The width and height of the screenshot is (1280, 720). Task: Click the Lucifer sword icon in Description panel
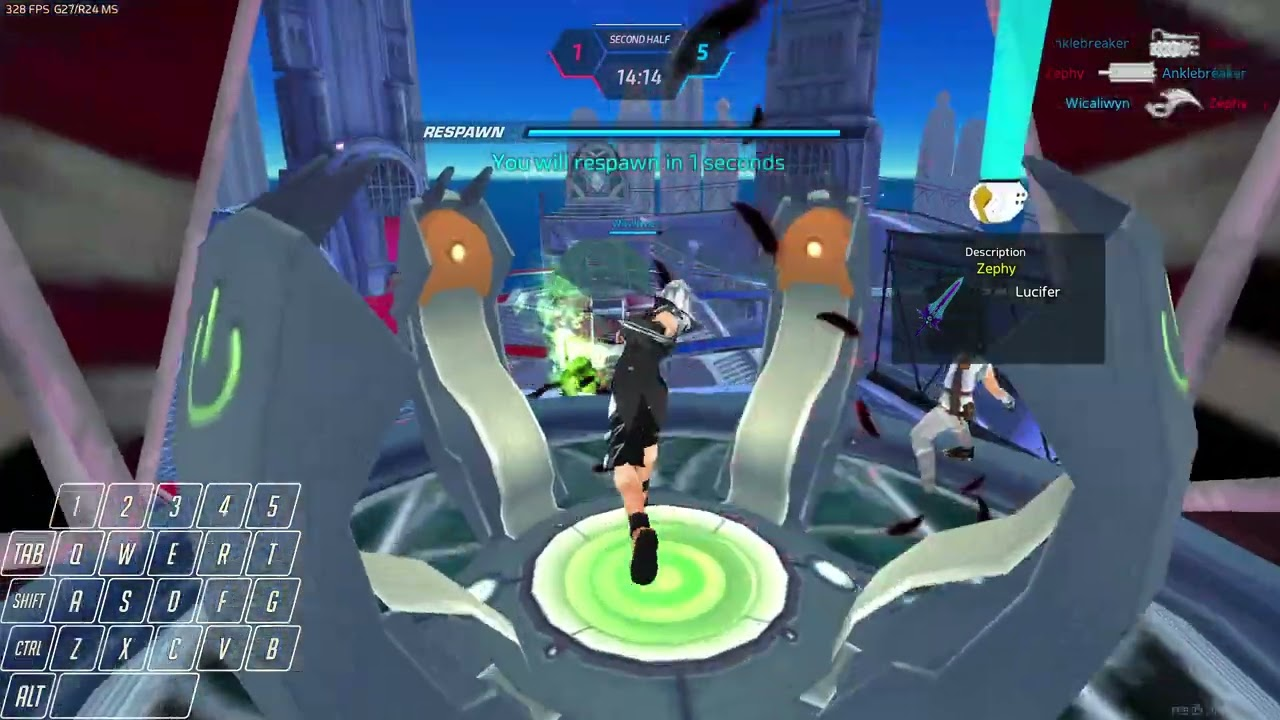(942, 303)
